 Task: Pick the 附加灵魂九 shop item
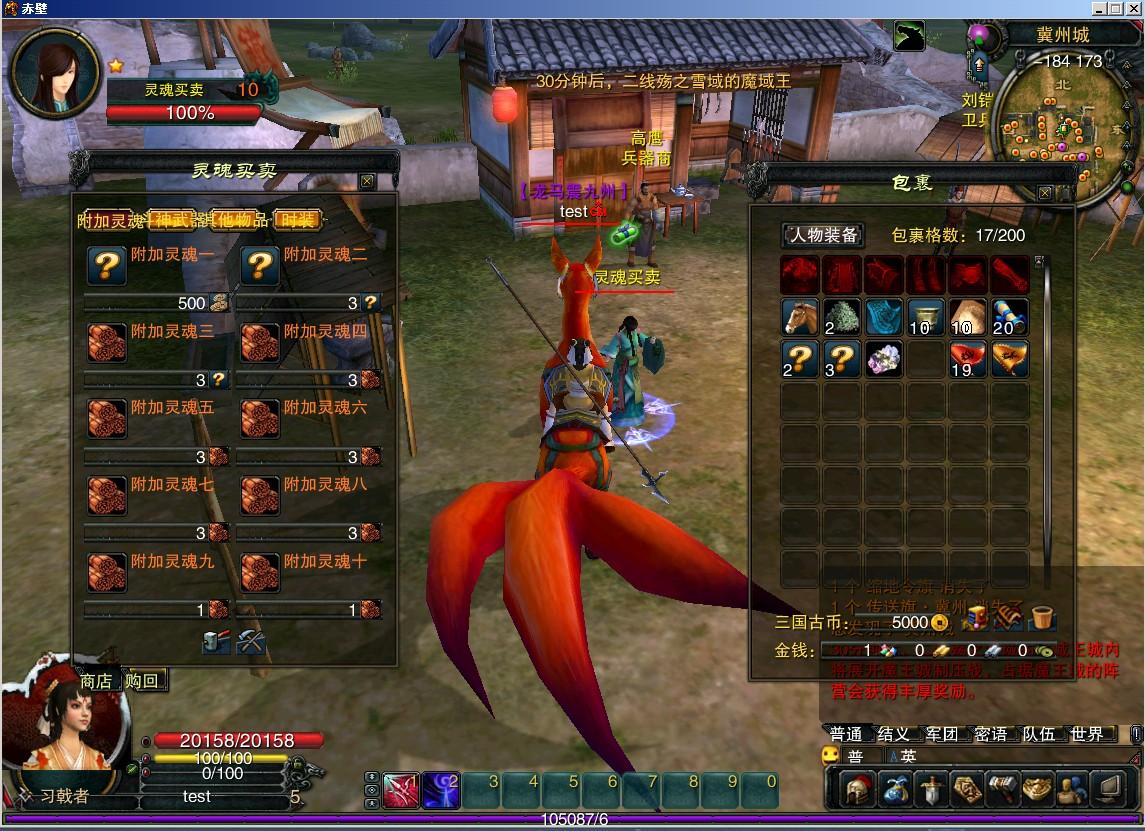pos(106,572)
